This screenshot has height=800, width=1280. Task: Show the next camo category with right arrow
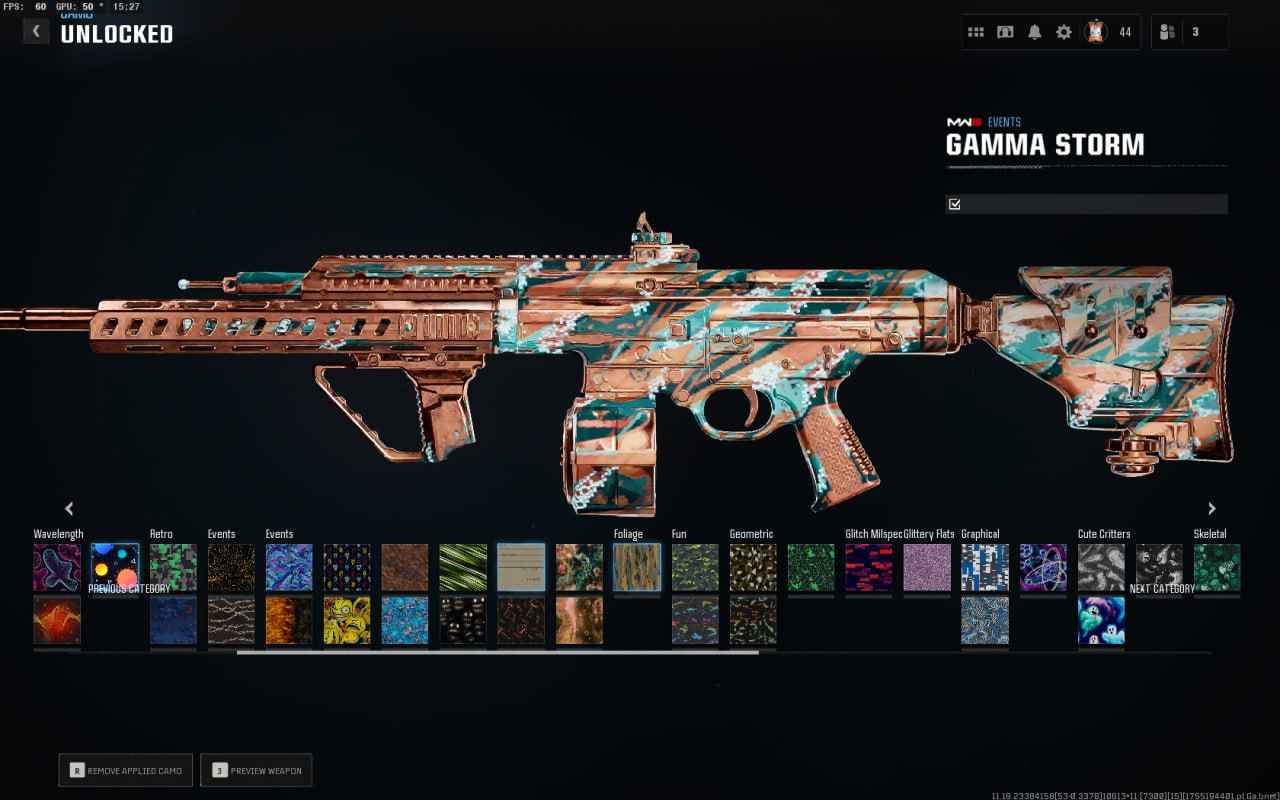tap(1212, 508)
